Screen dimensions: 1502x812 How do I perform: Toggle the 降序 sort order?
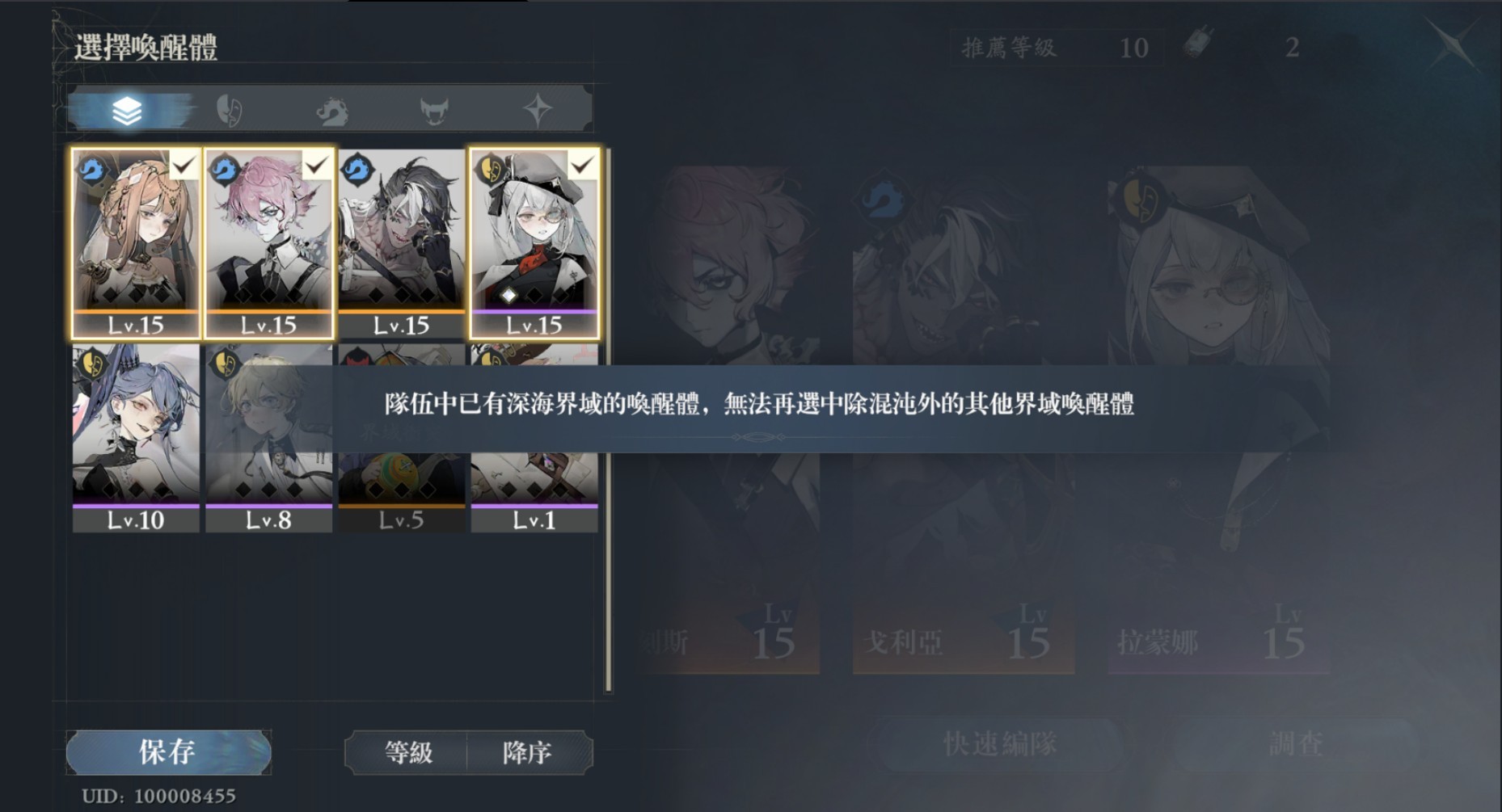(x=527, y=753)
